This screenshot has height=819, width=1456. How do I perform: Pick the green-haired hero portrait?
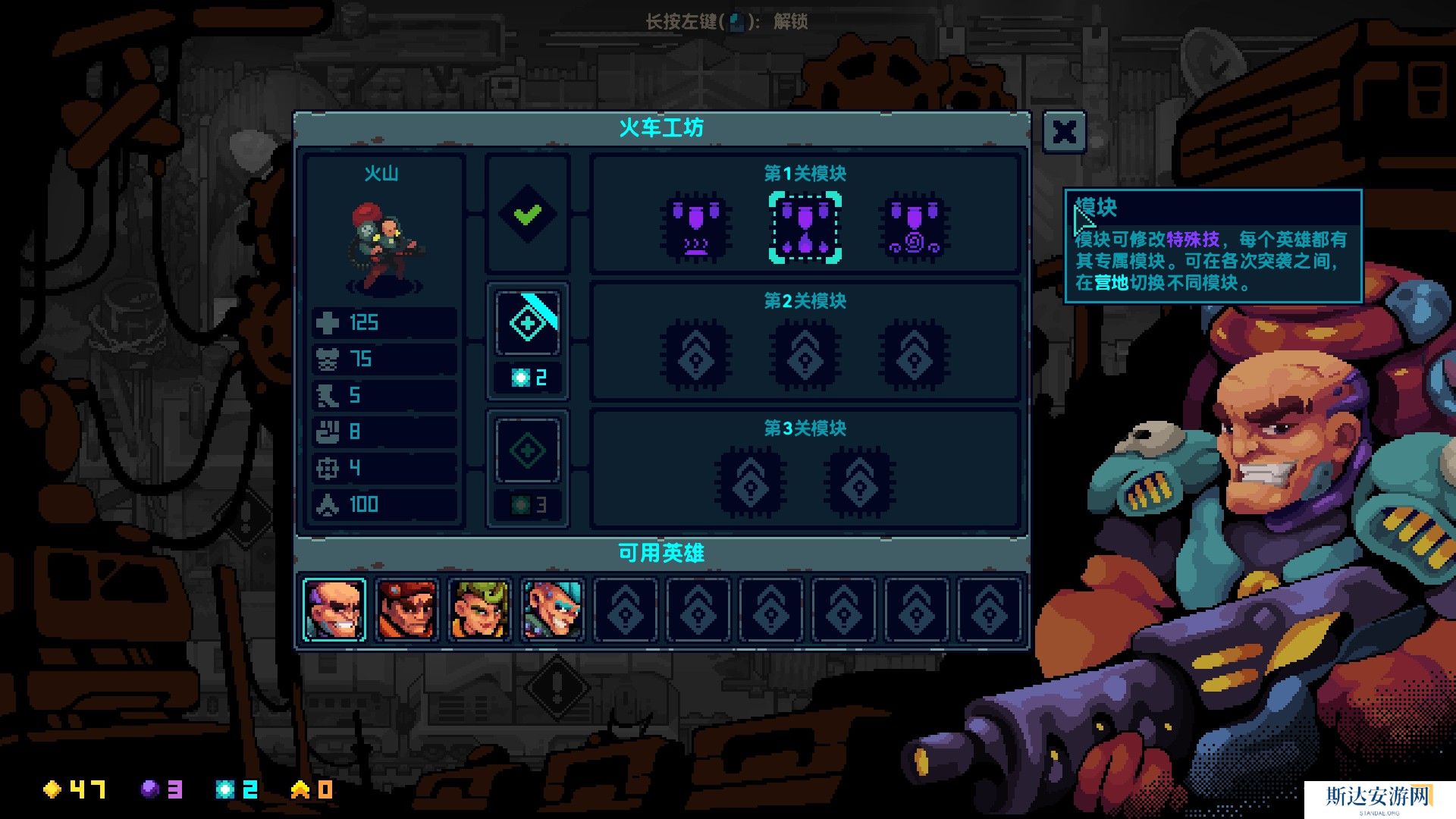tap(479, 609)
